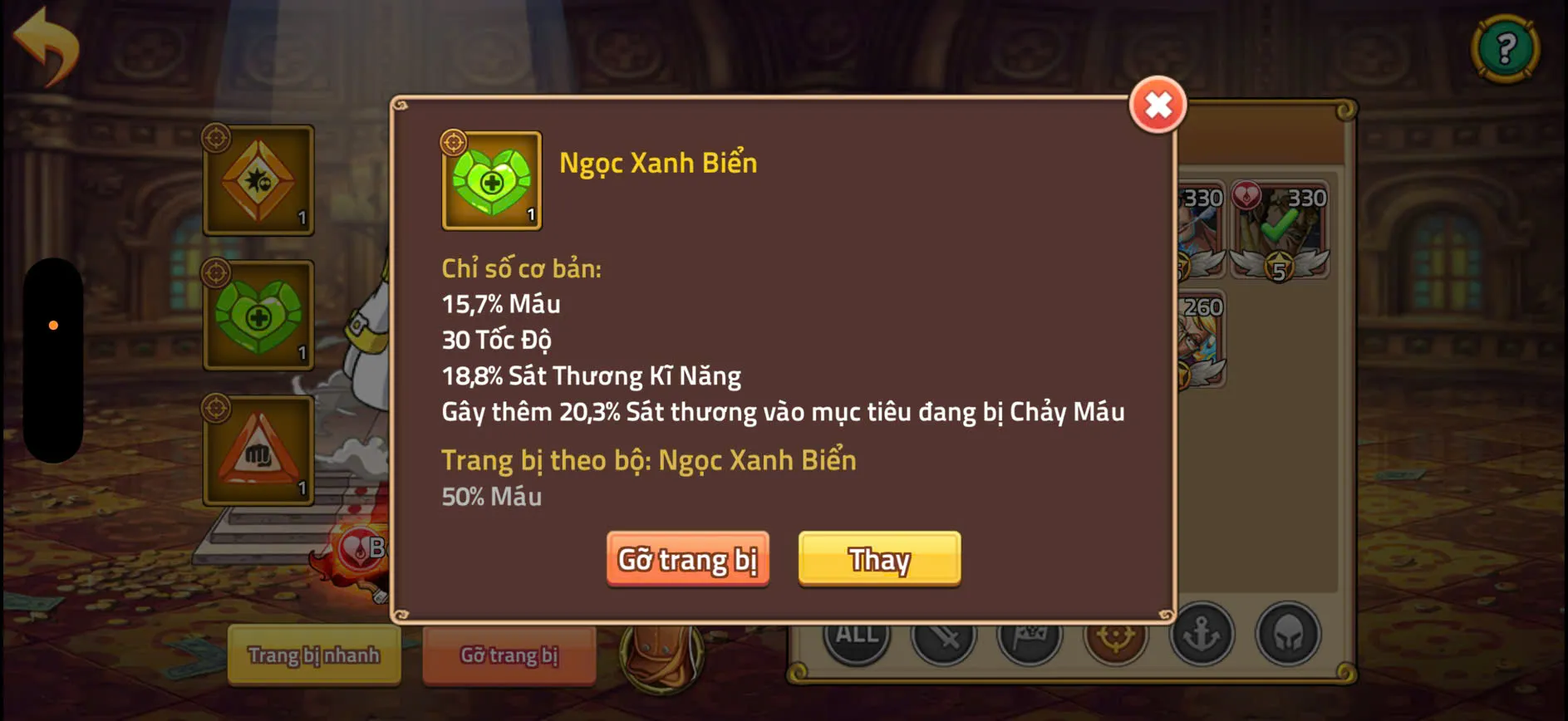The image size is (1568, 721).
Task: Go back with the orange arrow
Action: [x=47, y=46]
